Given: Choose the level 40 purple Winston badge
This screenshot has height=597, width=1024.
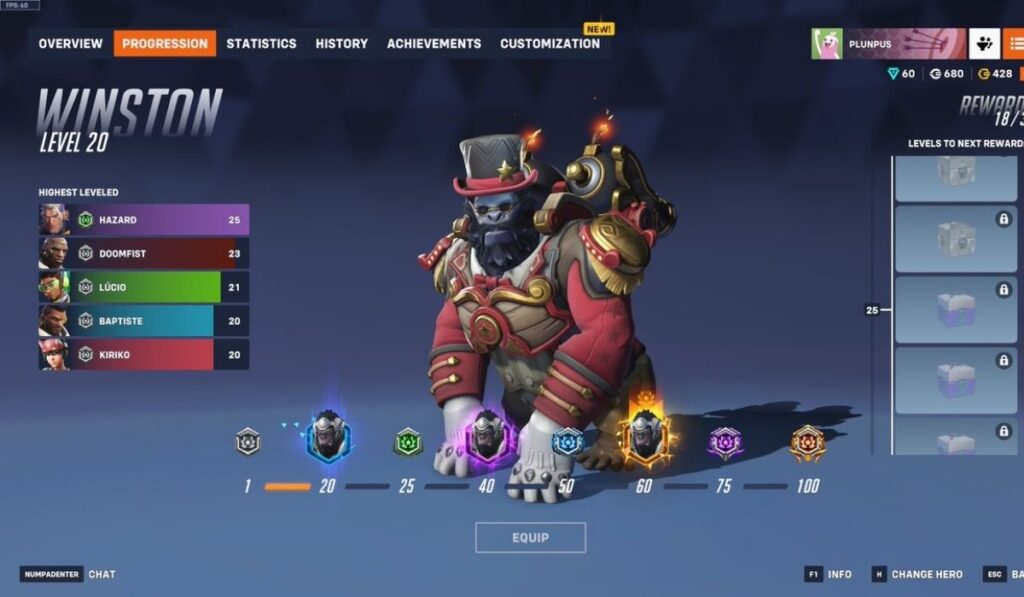Looking at the screenshot, I should (x=489, y=437).
